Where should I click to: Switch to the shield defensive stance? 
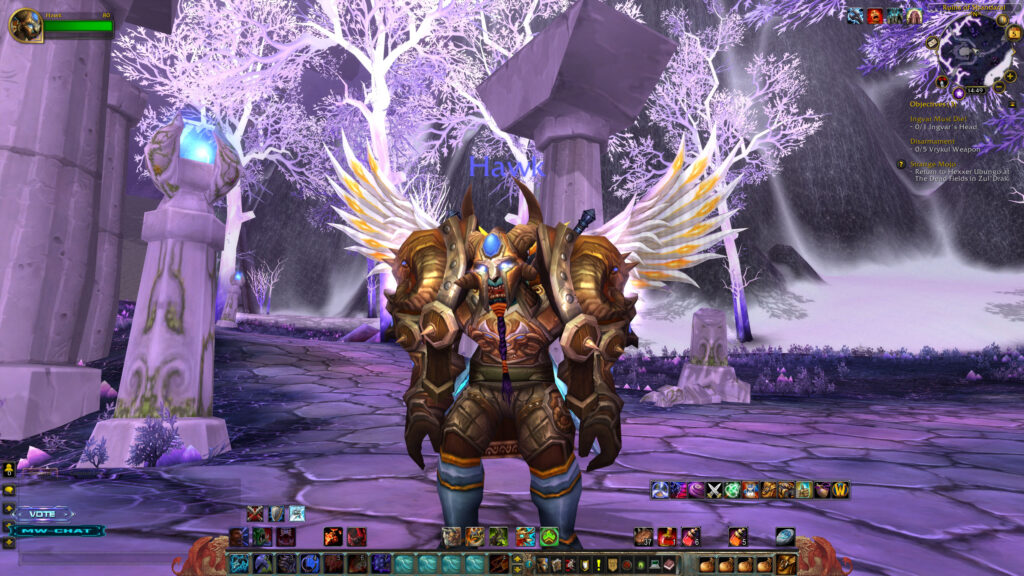[275, 513]
